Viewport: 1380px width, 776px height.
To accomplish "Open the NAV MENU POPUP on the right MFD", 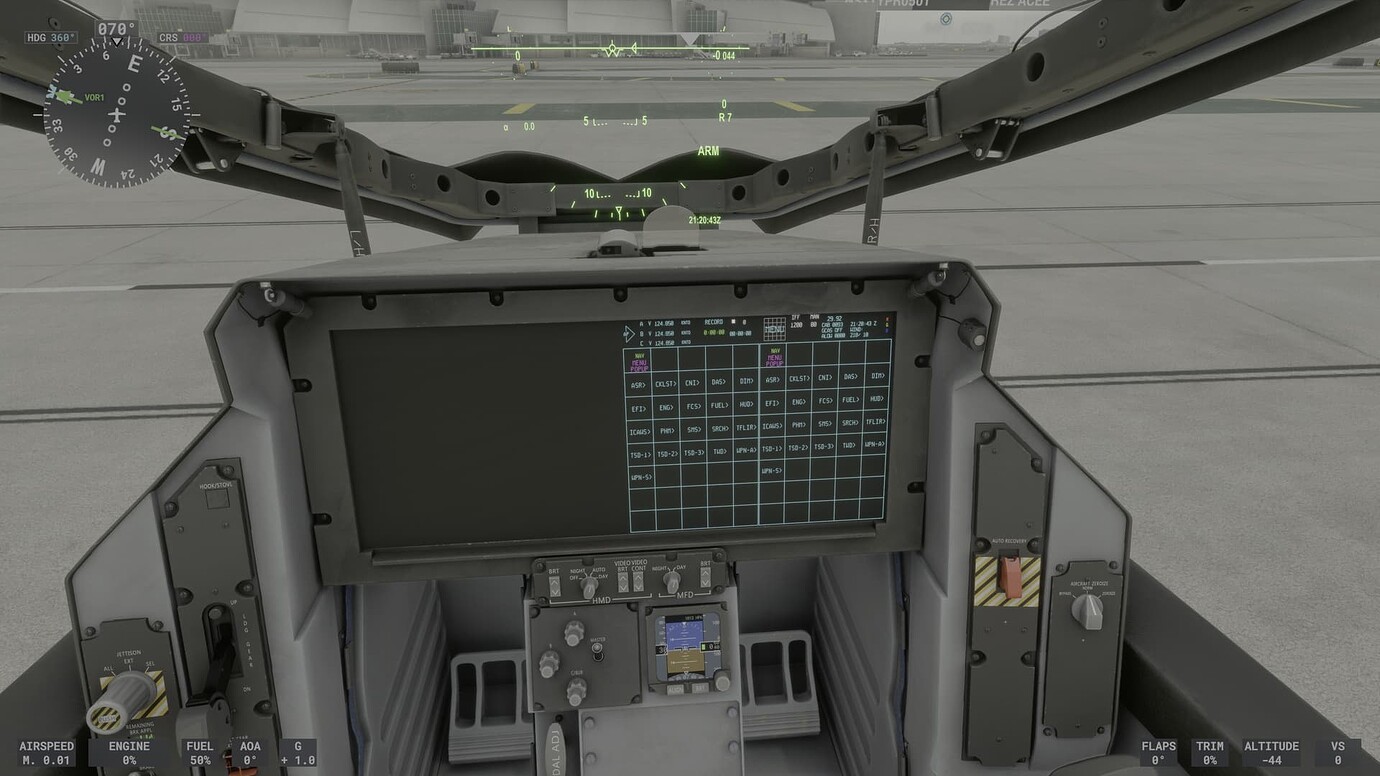I will pyautogui.click(x=774, y=356).
